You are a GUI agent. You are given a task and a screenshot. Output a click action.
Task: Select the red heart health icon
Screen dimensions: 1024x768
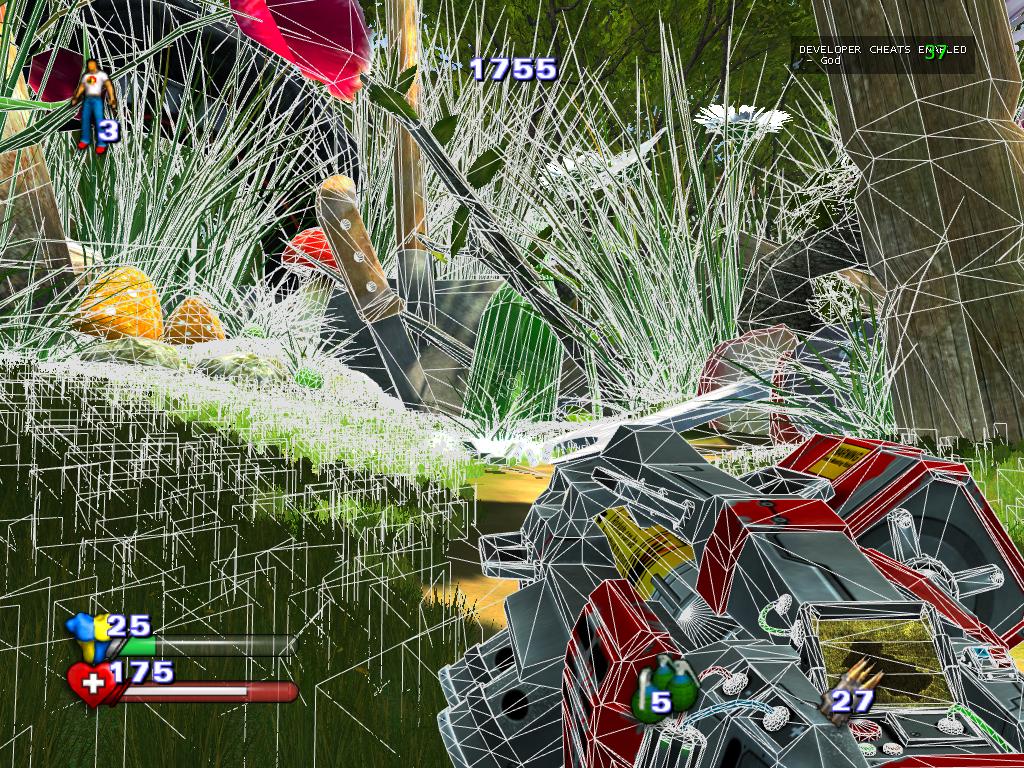click(x=92, y=684)
